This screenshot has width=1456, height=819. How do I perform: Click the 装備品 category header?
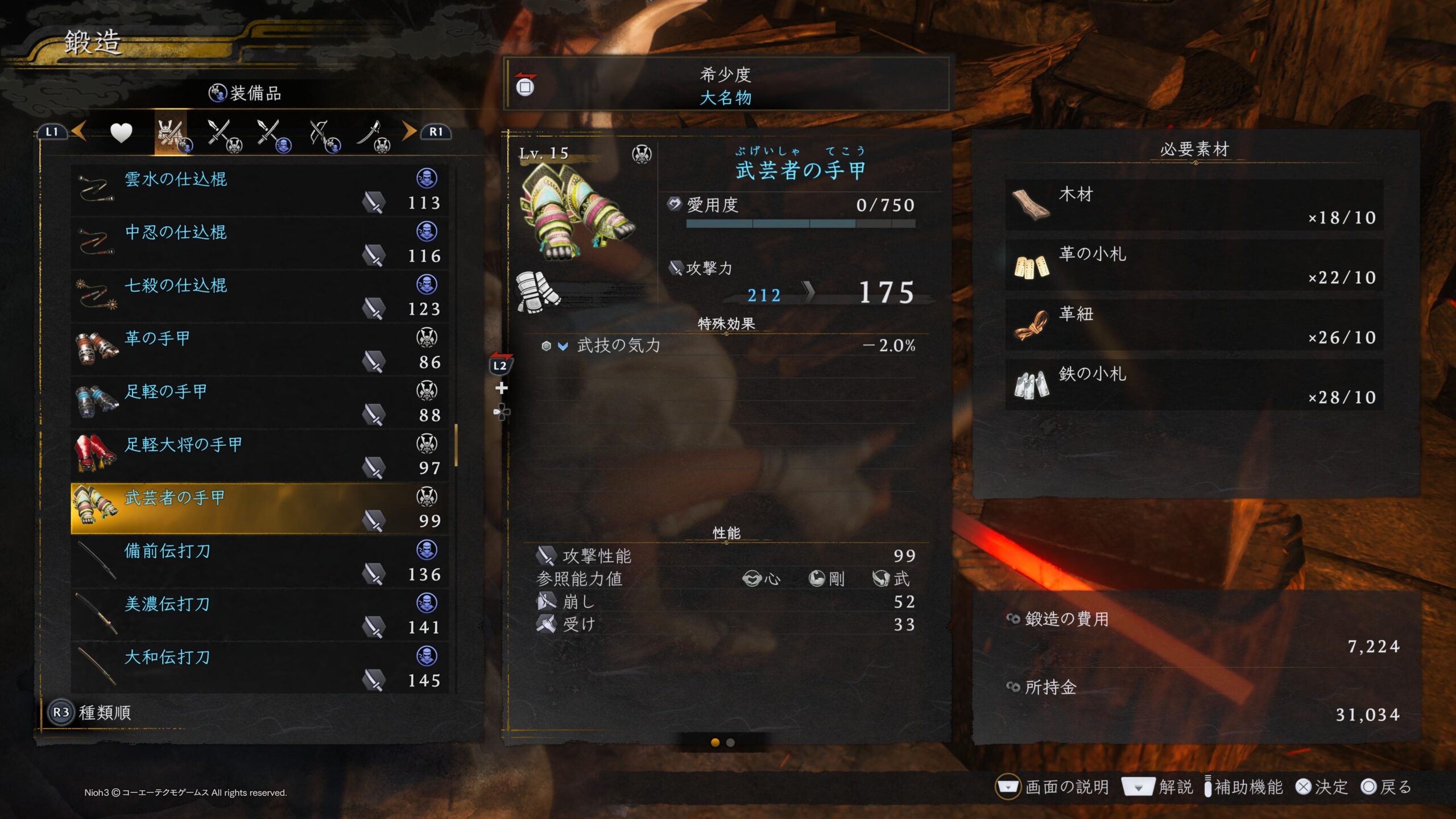point(246,93)
